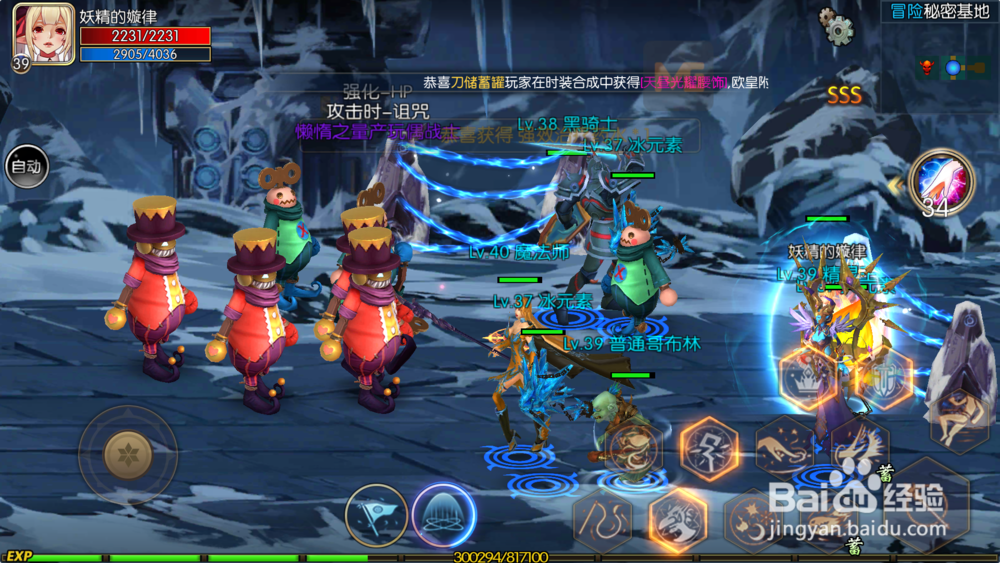
Task: Toggle the 自动 auto-battle button
Action: (26, 167)
